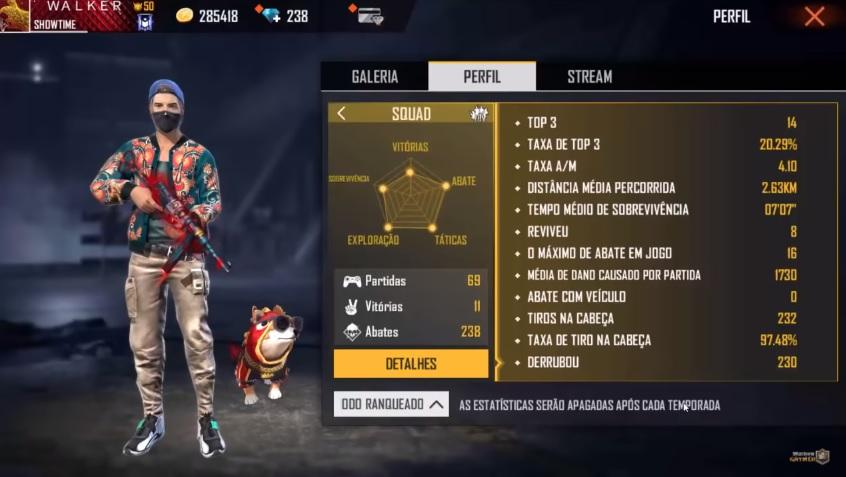Switch to the Galeria tab
This screenshot has width=846, height=477.
374,77
